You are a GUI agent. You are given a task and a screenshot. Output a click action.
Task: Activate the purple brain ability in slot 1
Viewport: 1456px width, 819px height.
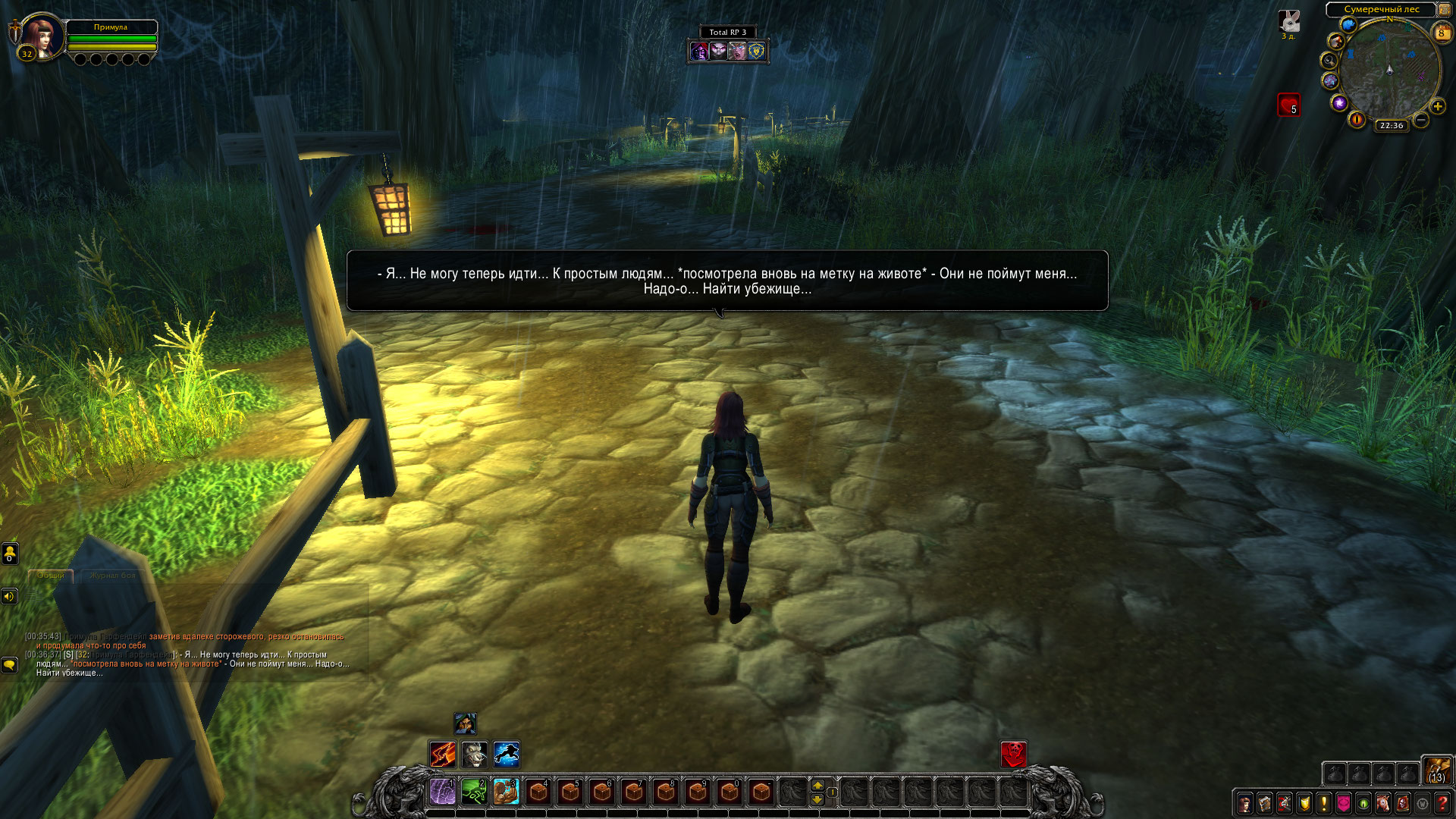pos(443,792)
